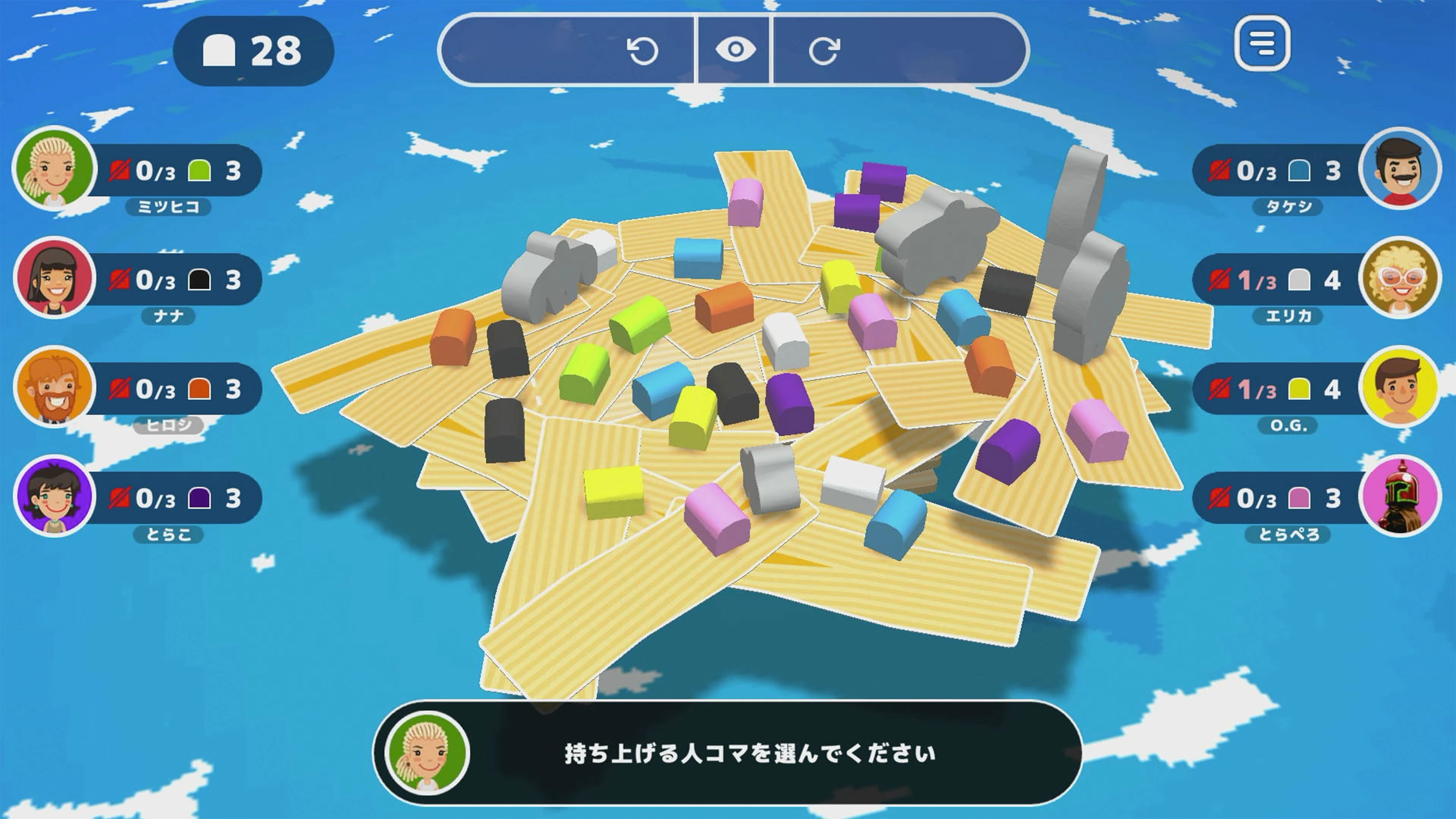Click the red crossed icon beside エリカ's 1/3
The height and width of the screenshot is (819, 1456).
pyautogui.click(x=1220, y=281)
